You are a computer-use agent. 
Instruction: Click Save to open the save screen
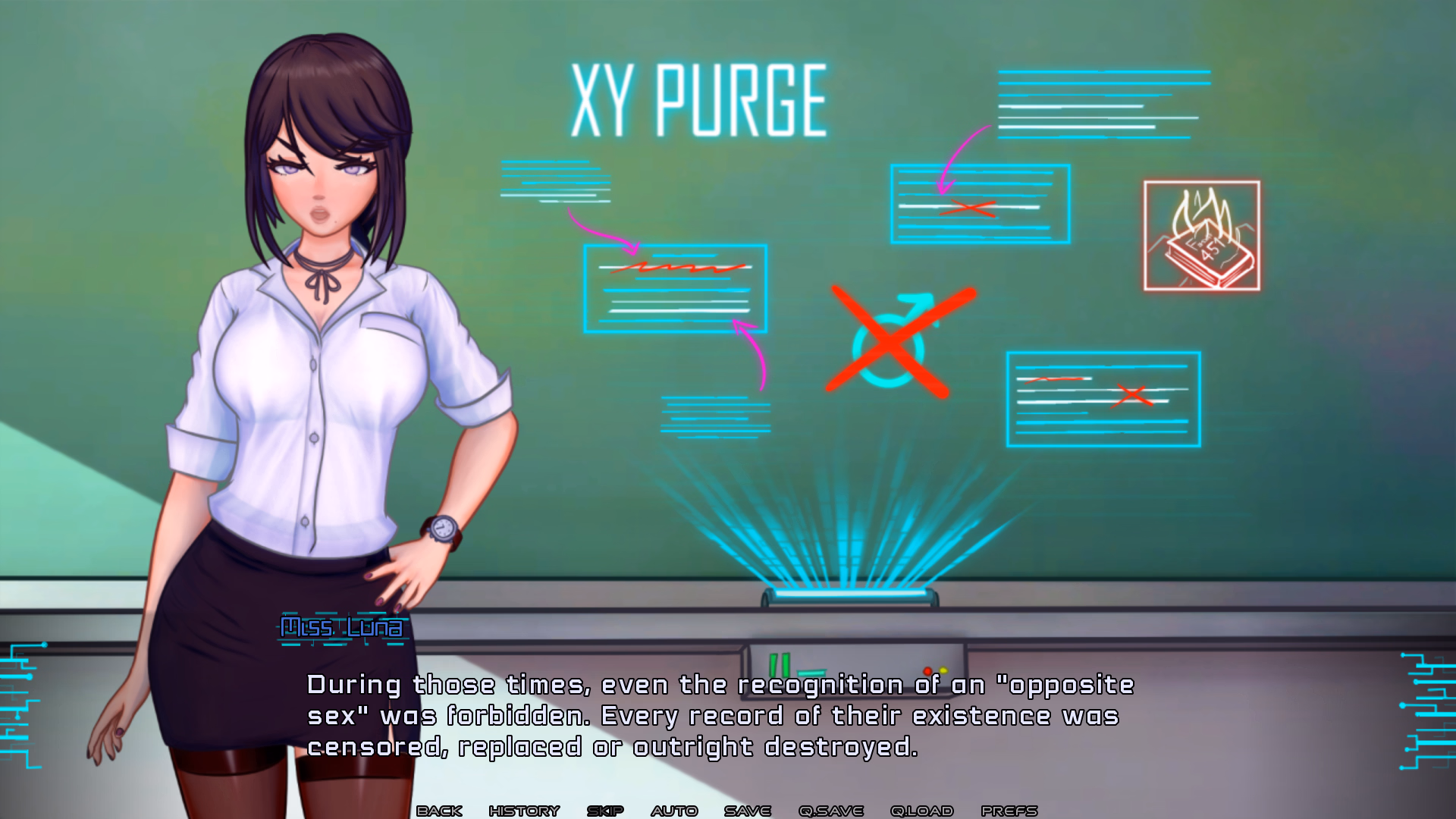pos(746,810)
